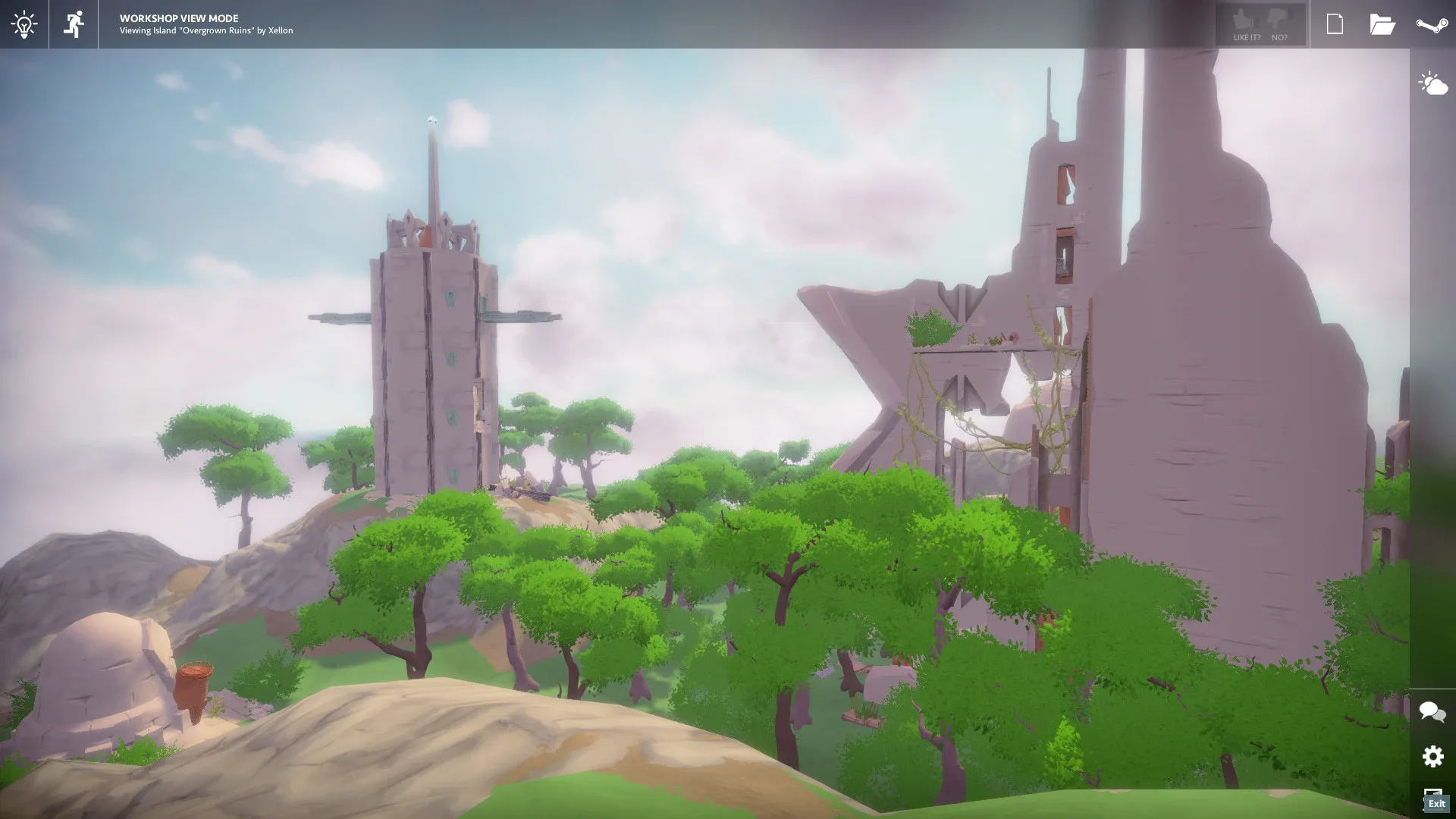Click the WORKSHOP VIEW MODE header

tap(177, 18)
